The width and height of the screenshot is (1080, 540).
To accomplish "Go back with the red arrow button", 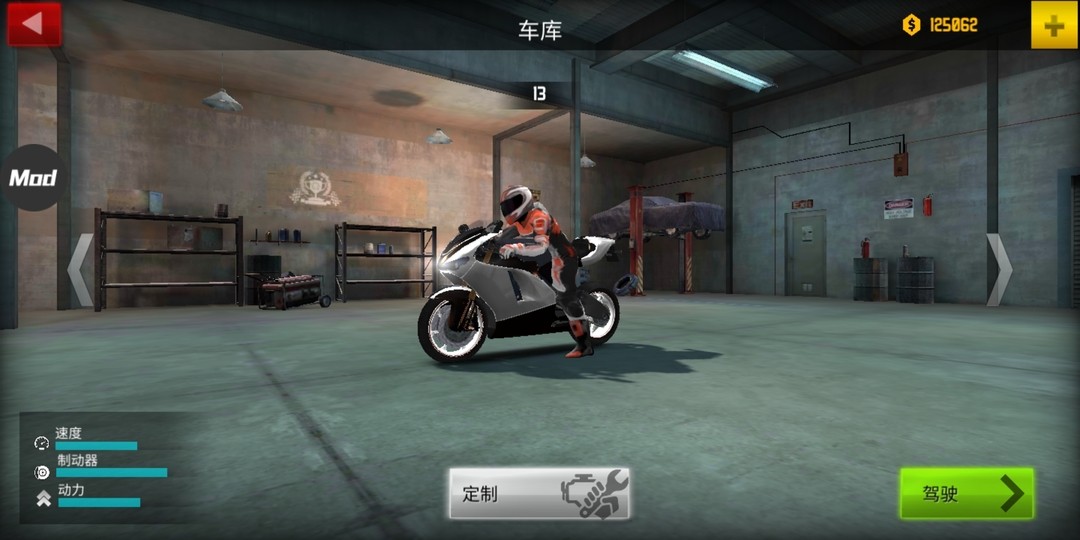I will [x=34, y=24].
